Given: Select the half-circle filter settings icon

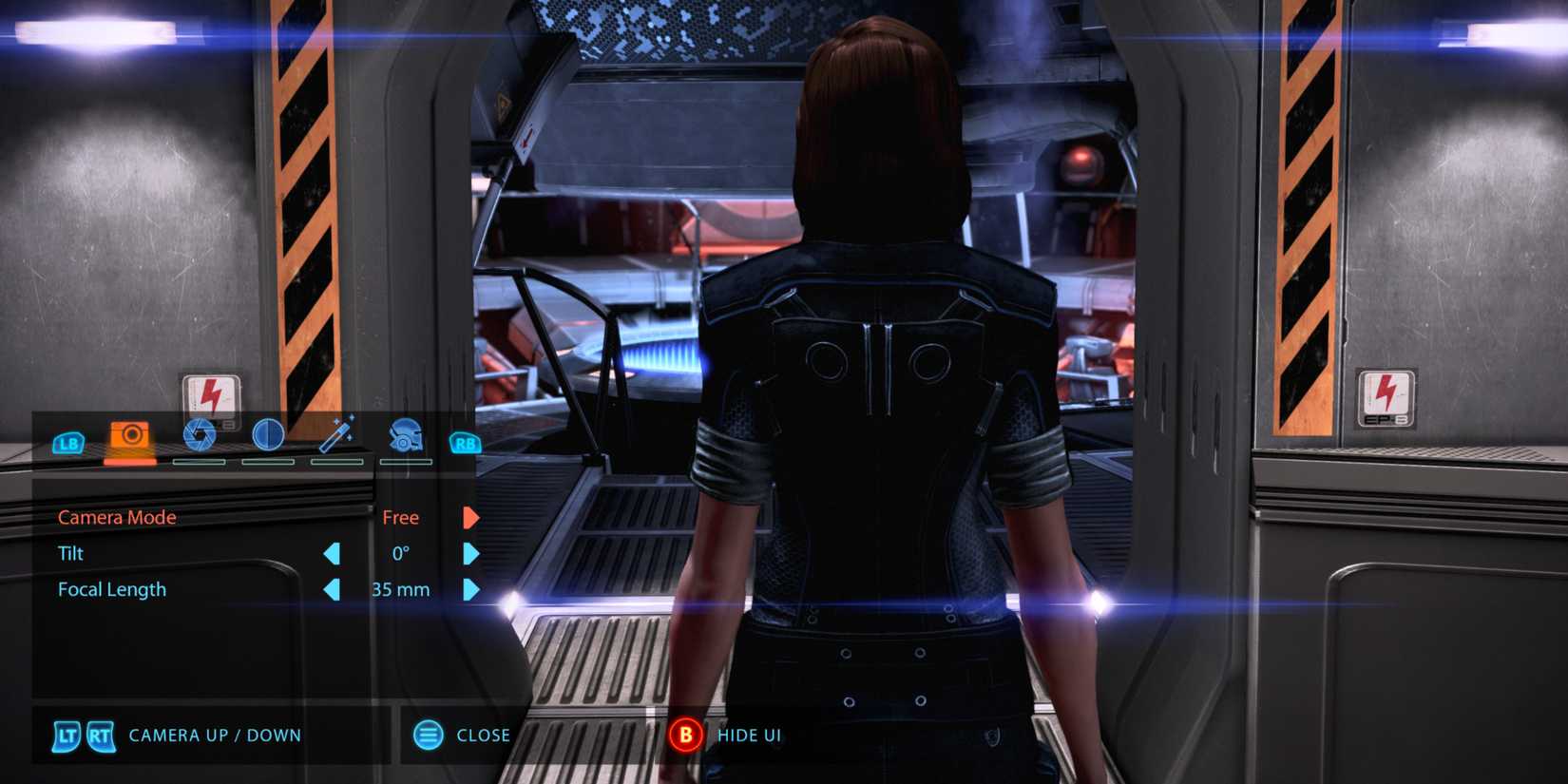Looking at the screenshot, I should [269, 435].
